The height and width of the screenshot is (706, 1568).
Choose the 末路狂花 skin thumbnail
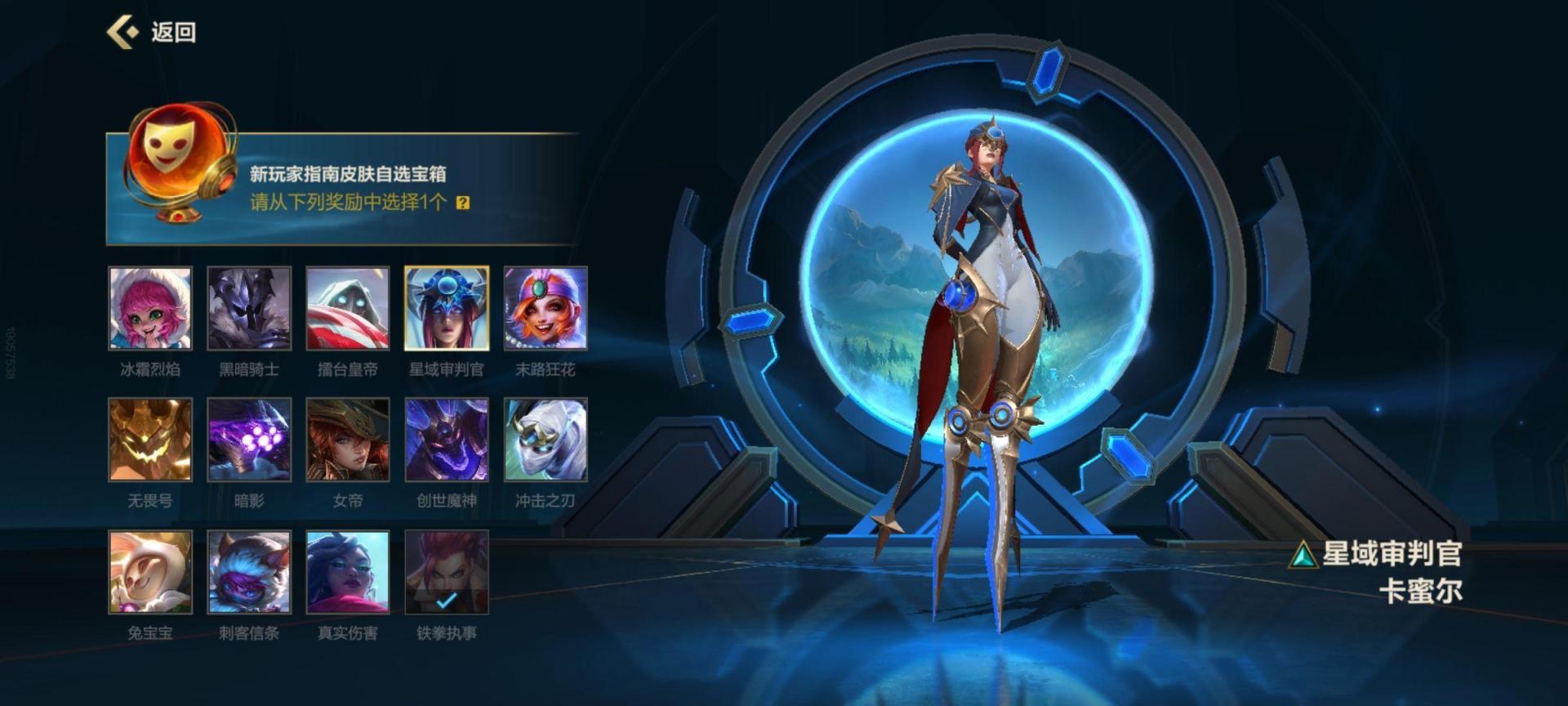click(546, 308)
